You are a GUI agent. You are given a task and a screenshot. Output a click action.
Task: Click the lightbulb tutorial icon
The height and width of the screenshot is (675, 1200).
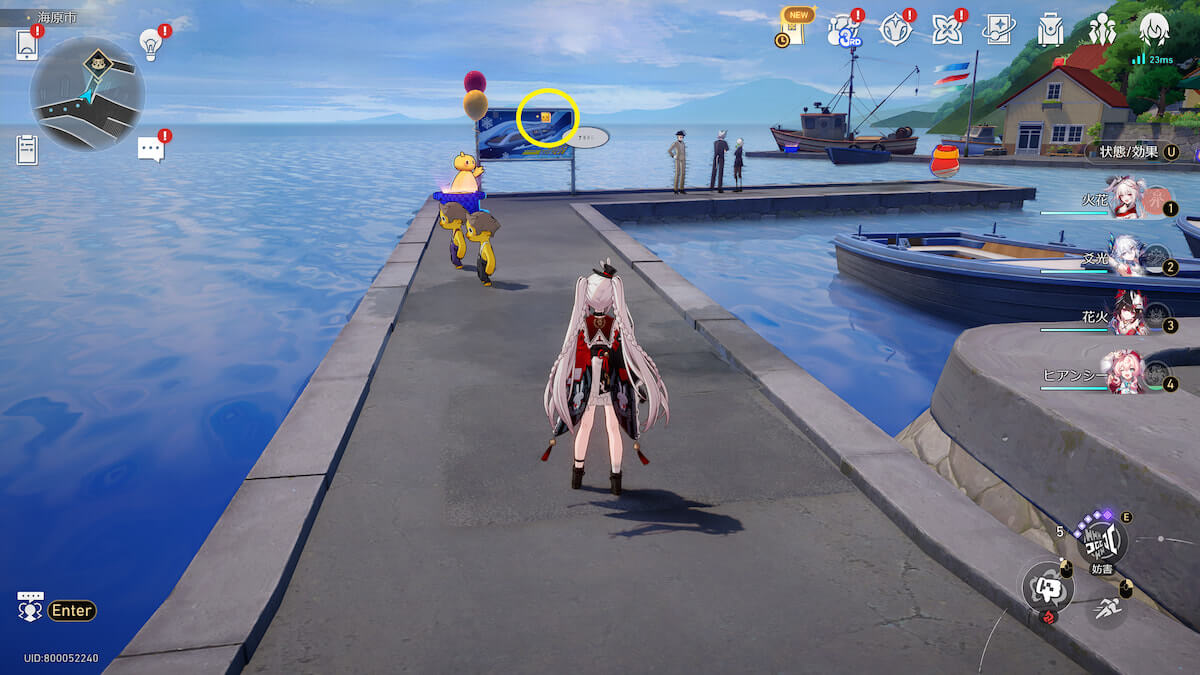tap(151, 44)
